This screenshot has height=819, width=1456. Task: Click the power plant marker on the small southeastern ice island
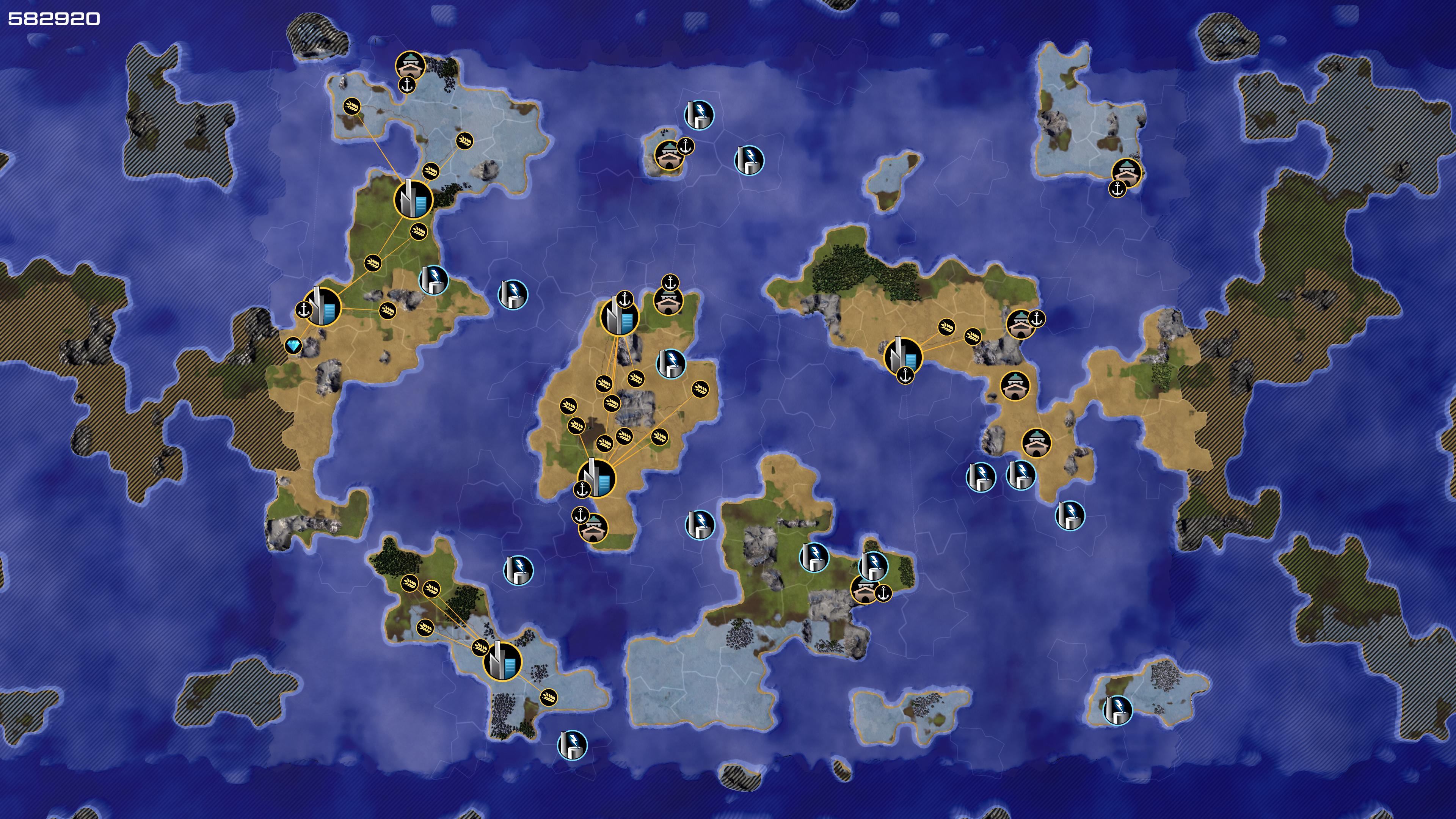(x=1117, y=710)
